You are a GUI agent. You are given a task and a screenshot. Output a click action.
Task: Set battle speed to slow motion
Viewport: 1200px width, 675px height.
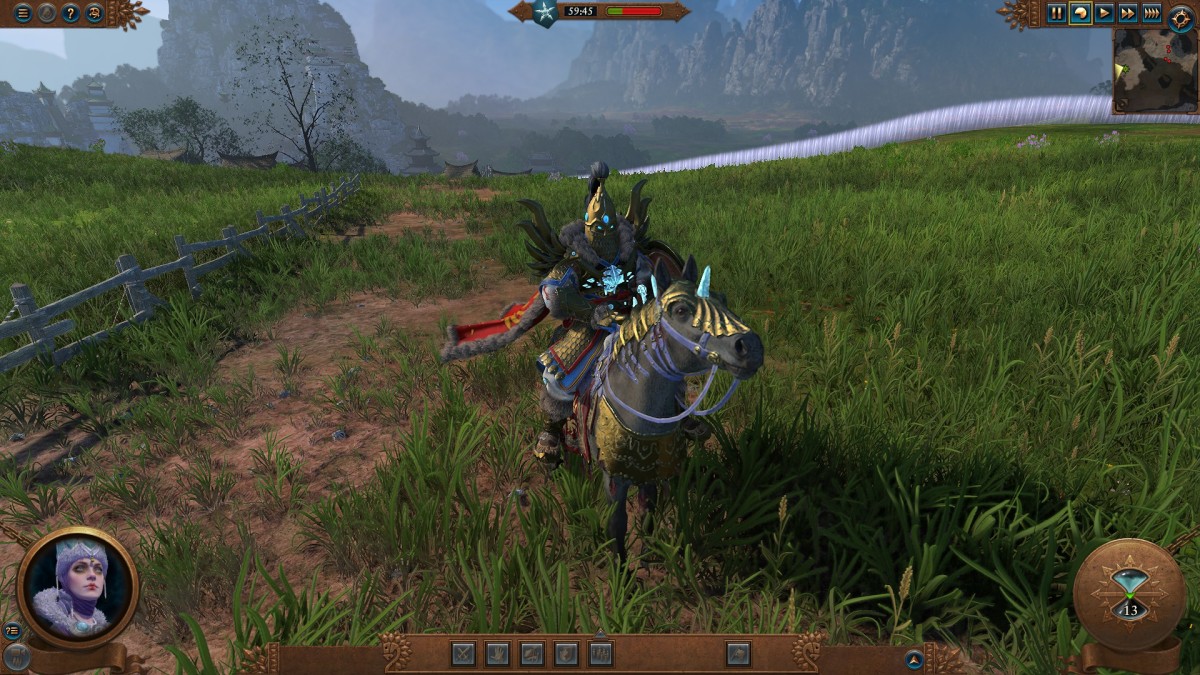click(1080, 13)
